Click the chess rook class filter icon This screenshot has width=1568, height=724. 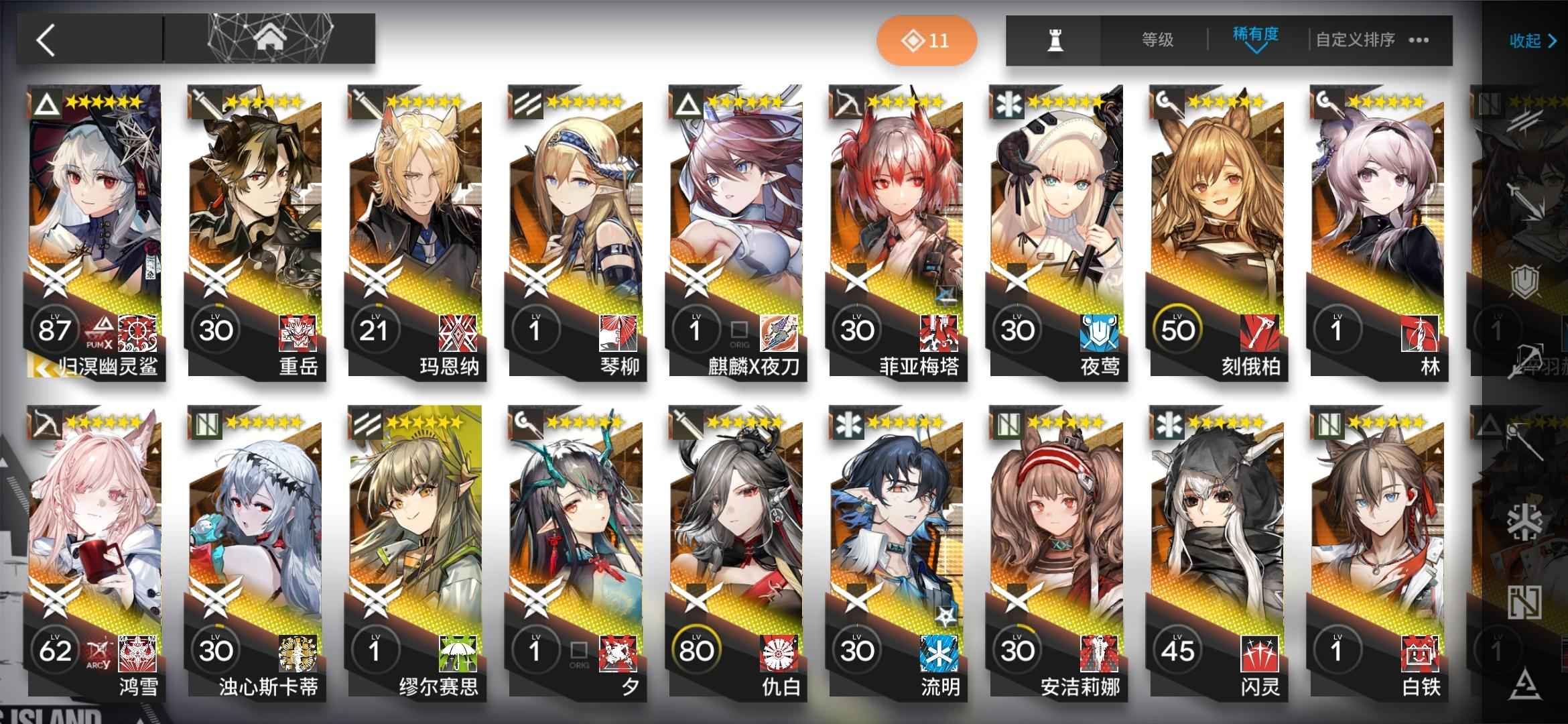1055,41
